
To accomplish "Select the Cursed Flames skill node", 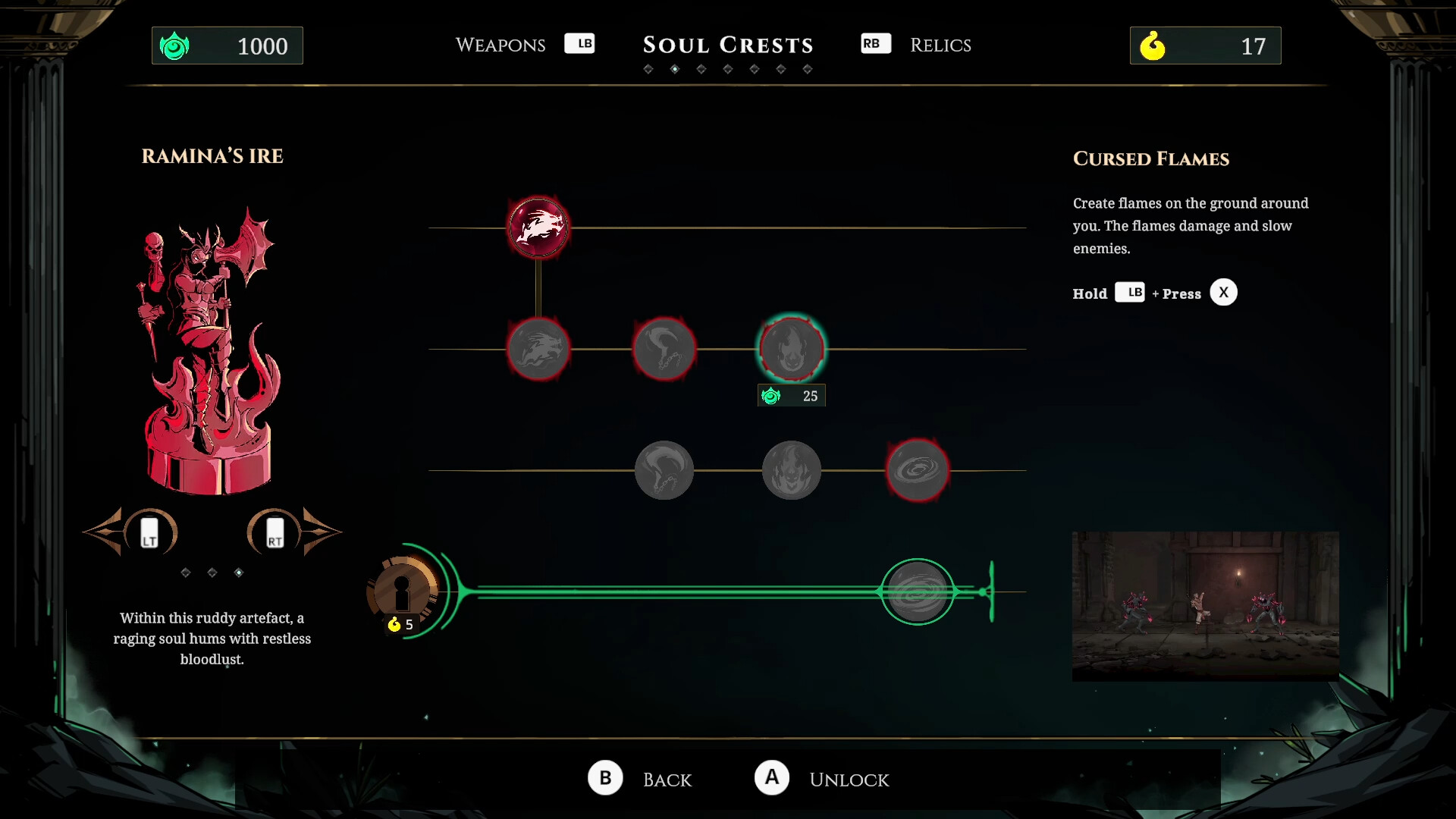I will 791,349.
